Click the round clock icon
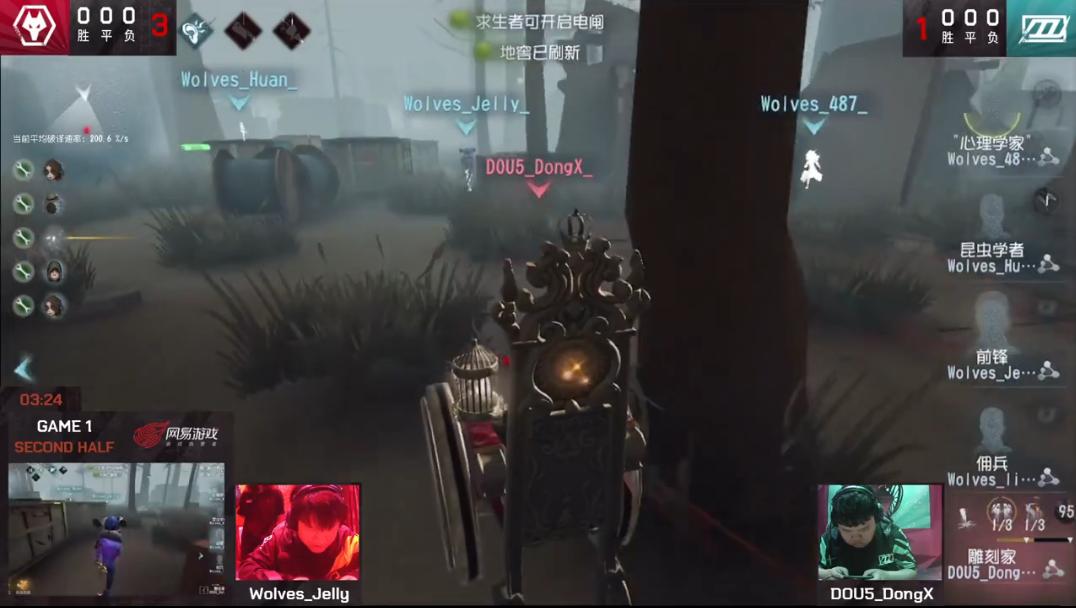 click(x=1046, y=199)
